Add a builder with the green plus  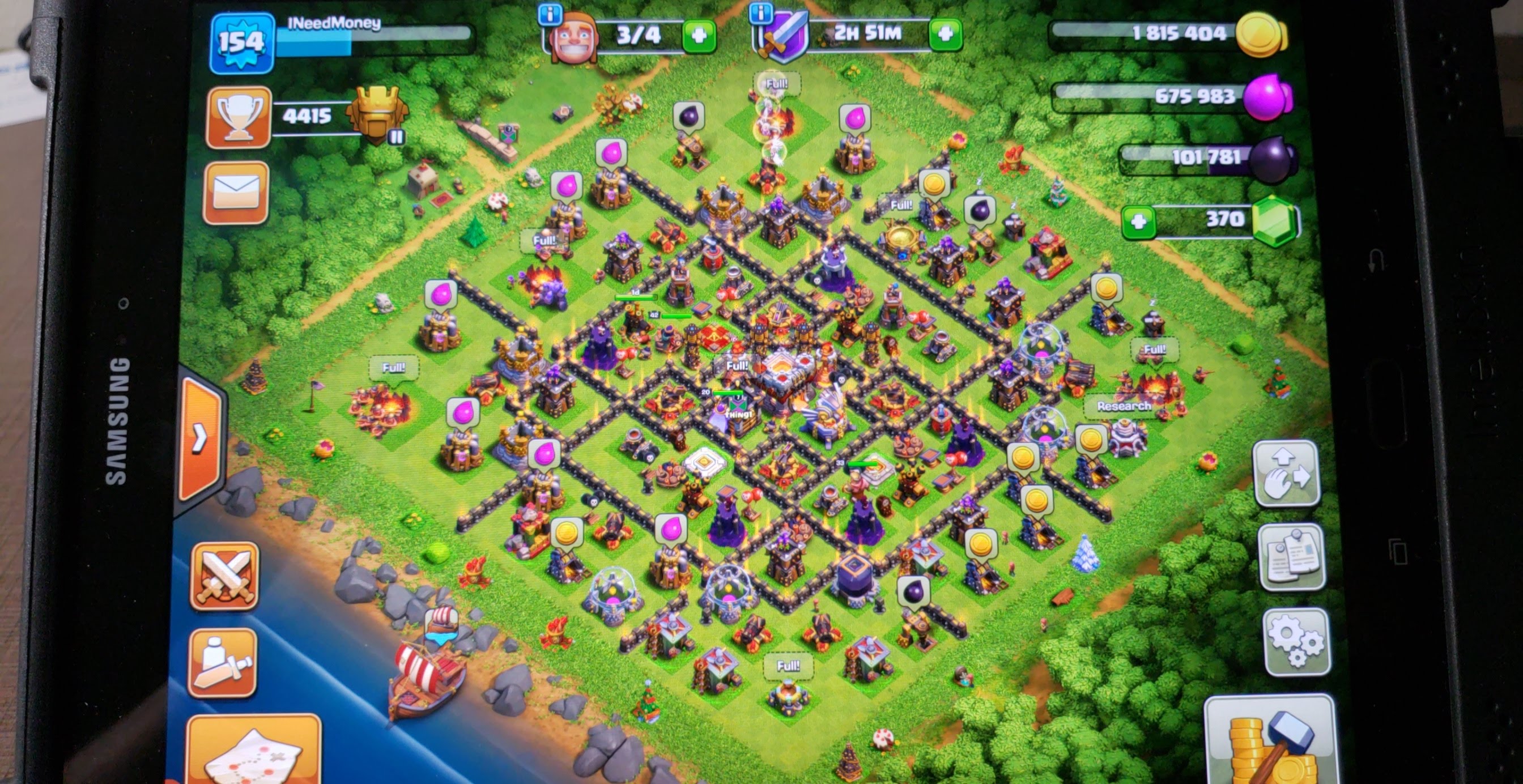point(699,36)
